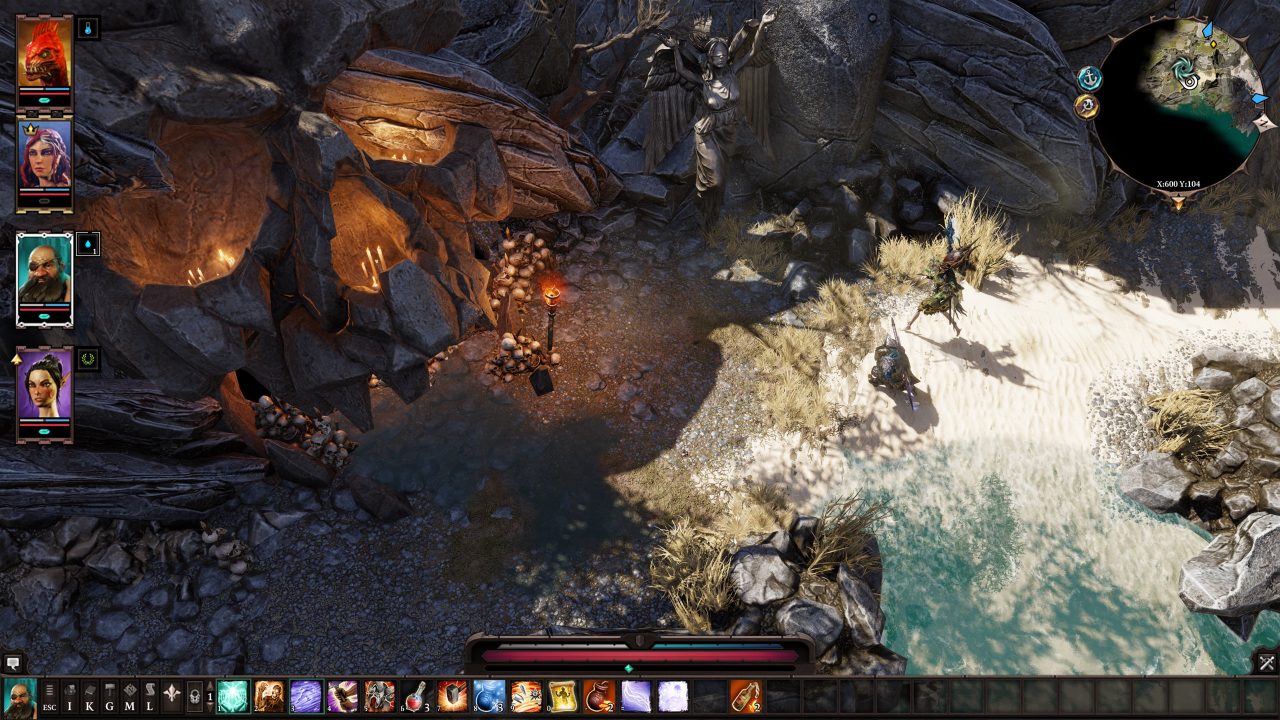
Task: Open the map M button
Action: coord(130,696)
